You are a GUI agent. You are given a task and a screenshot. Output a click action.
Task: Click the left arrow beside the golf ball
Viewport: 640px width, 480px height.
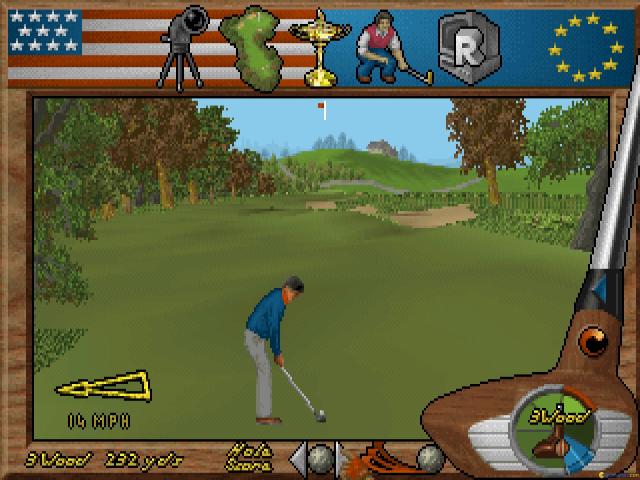pos(297,457)
